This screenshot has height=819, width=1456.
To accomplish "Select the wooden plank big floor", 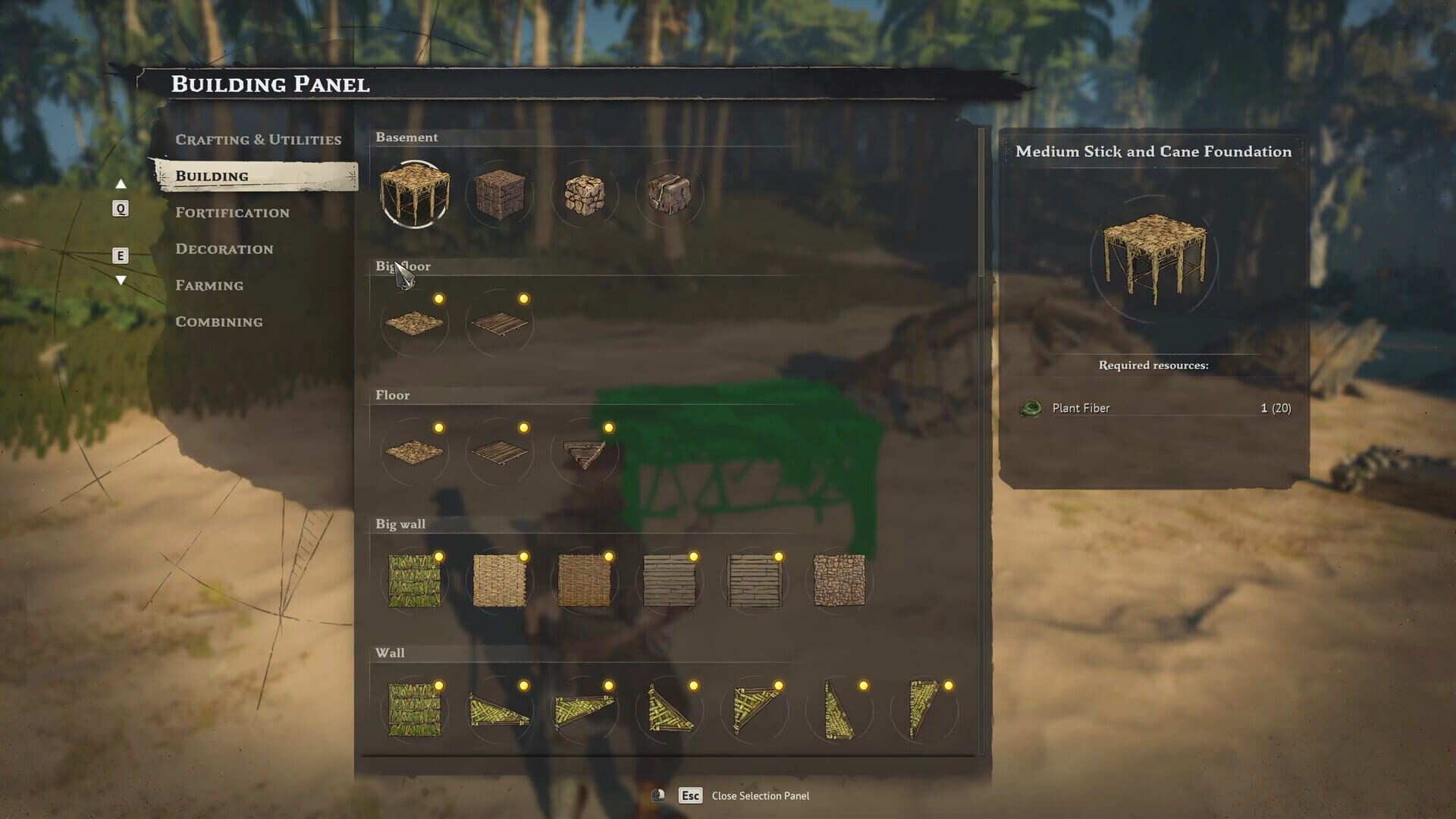I will (x=500, y=324).
